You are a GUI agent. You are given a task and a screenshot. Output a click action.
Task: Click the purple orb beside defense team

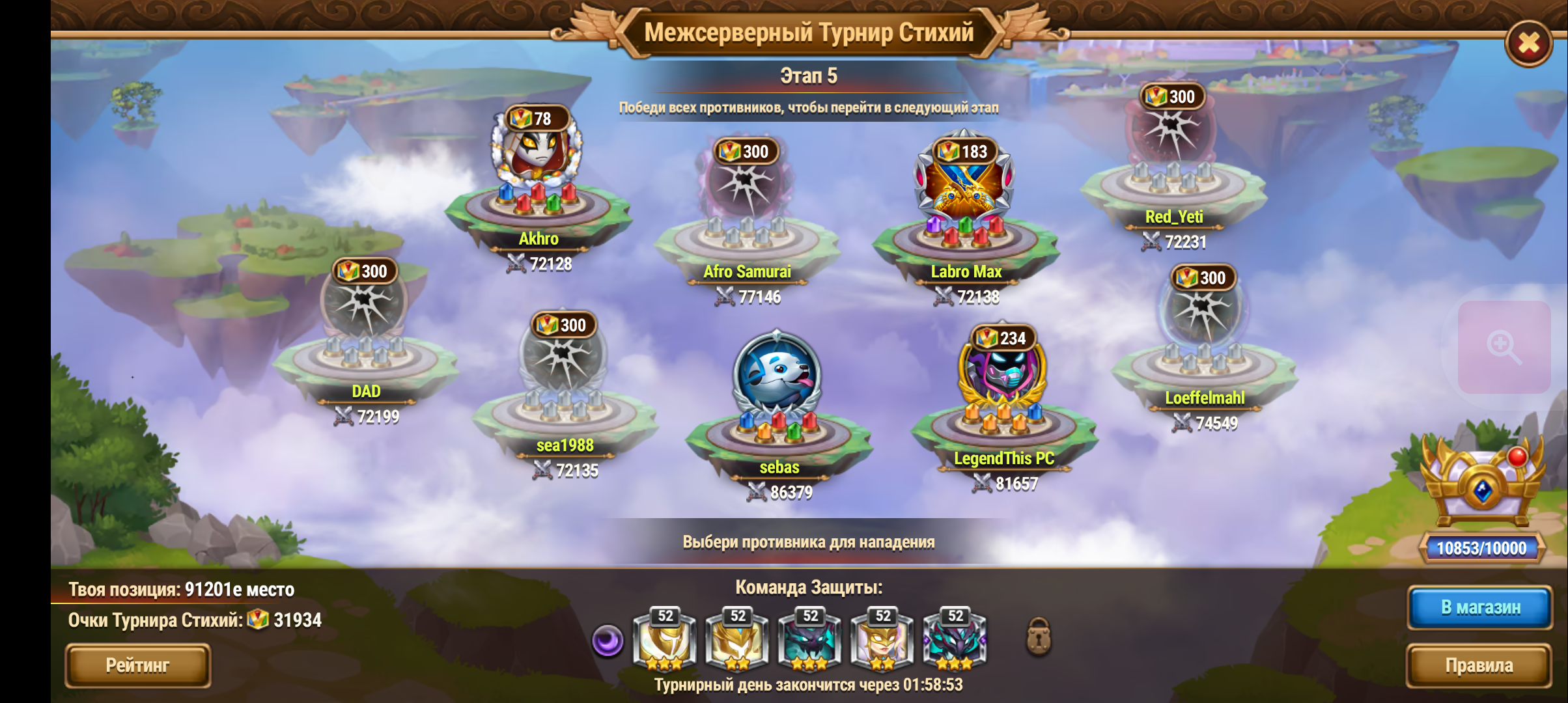(x=607, y=641)
